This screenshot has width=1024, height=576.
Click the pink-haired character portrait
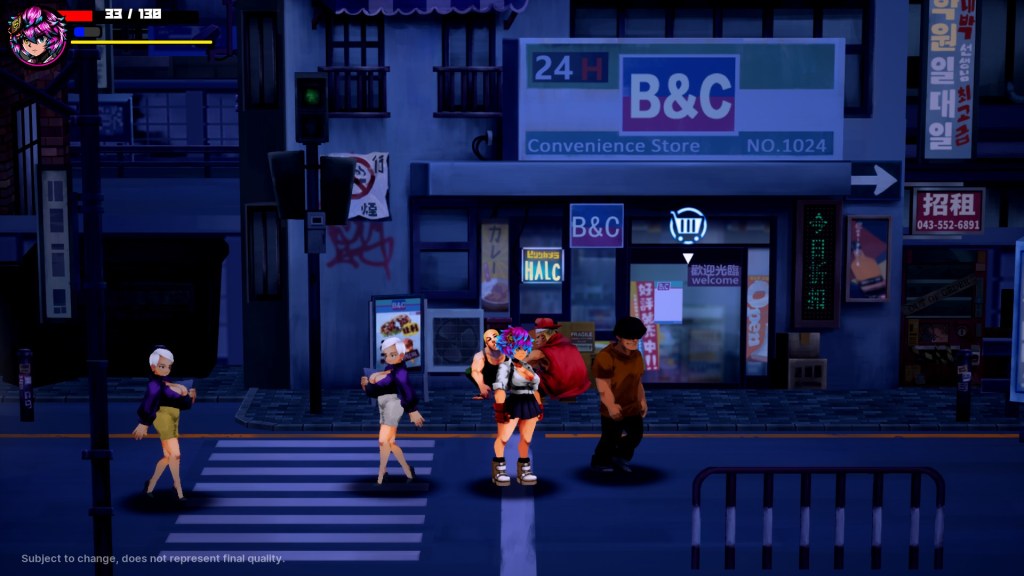click(x=37, y=35)
